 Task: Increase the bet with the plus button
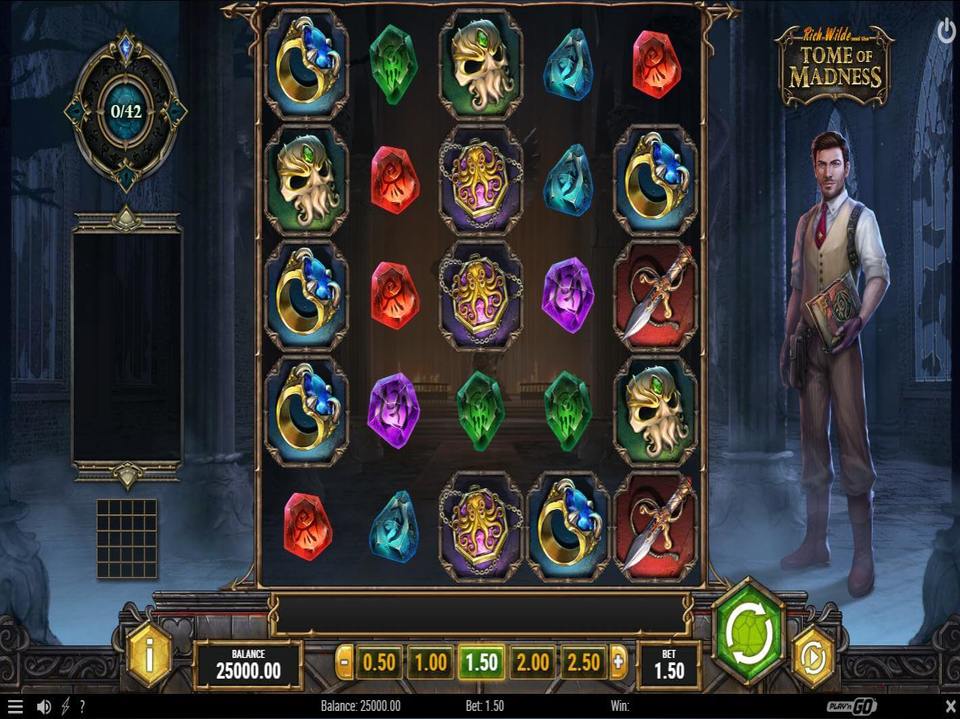tap(618, 662)
